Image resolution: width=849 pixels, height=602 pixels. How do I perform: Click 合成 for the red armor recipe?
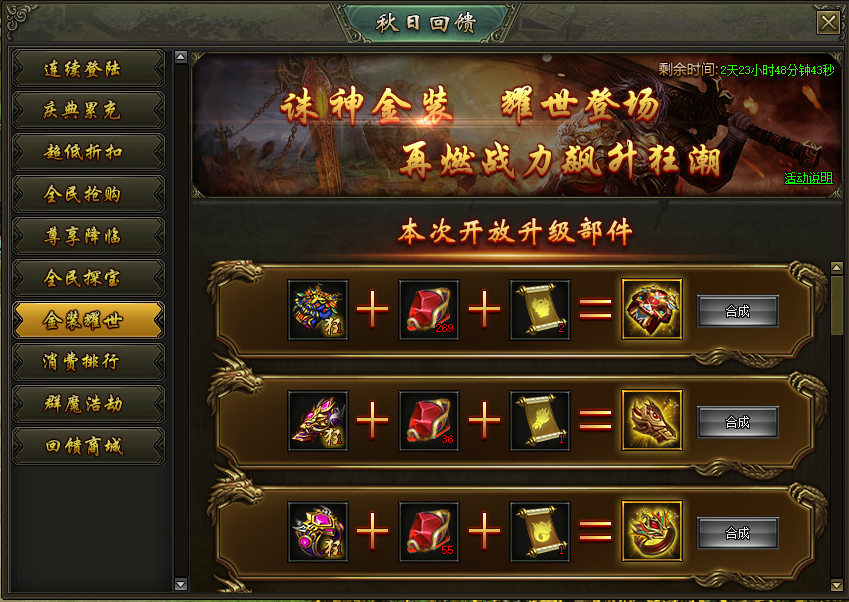point(737,311)
